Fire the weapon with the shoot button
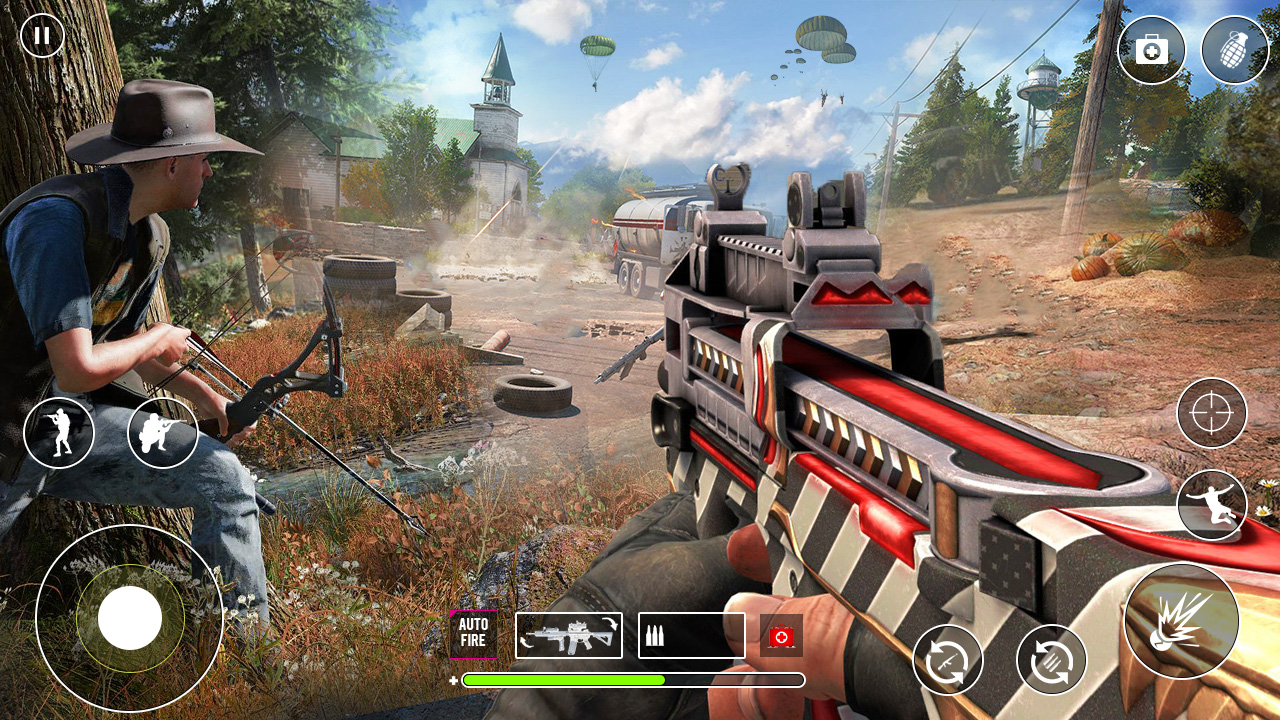 (1181, 621)
